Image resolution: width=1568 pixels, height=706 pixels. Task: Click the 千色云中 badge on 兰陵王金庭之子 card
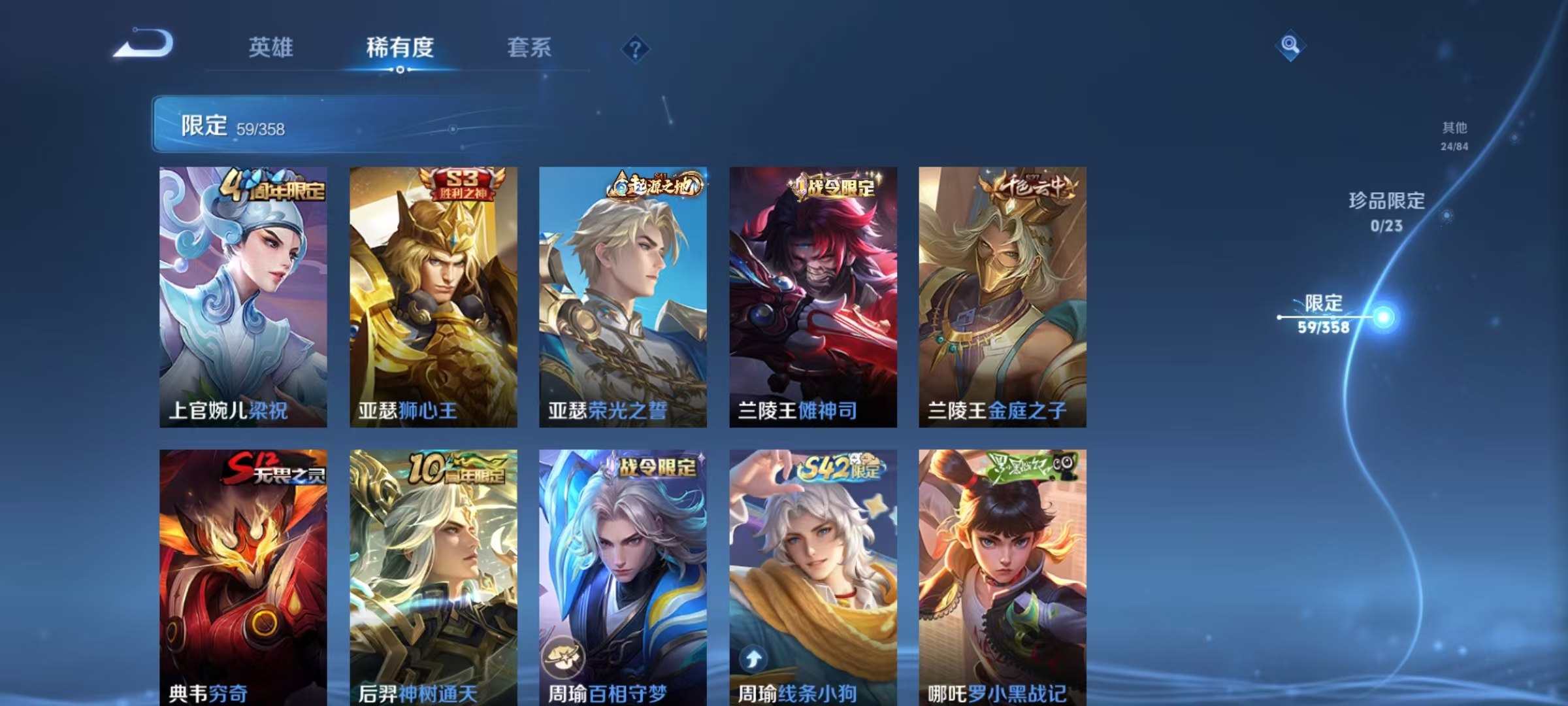pyautogui.click(x=1026, y=185)
